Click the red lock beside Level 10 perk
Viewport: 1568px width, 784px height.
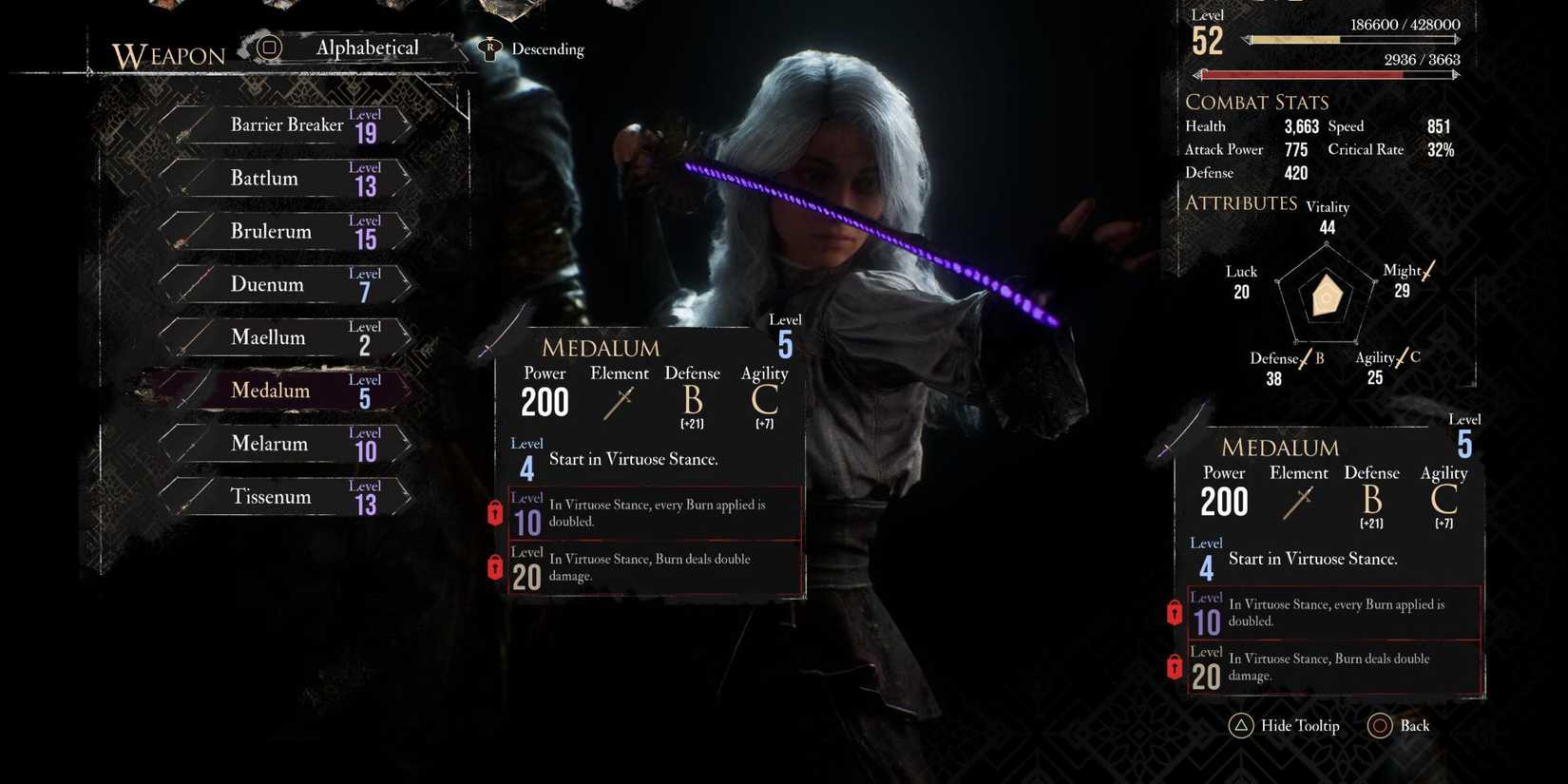pyautogui.click(x=495, y=512)
